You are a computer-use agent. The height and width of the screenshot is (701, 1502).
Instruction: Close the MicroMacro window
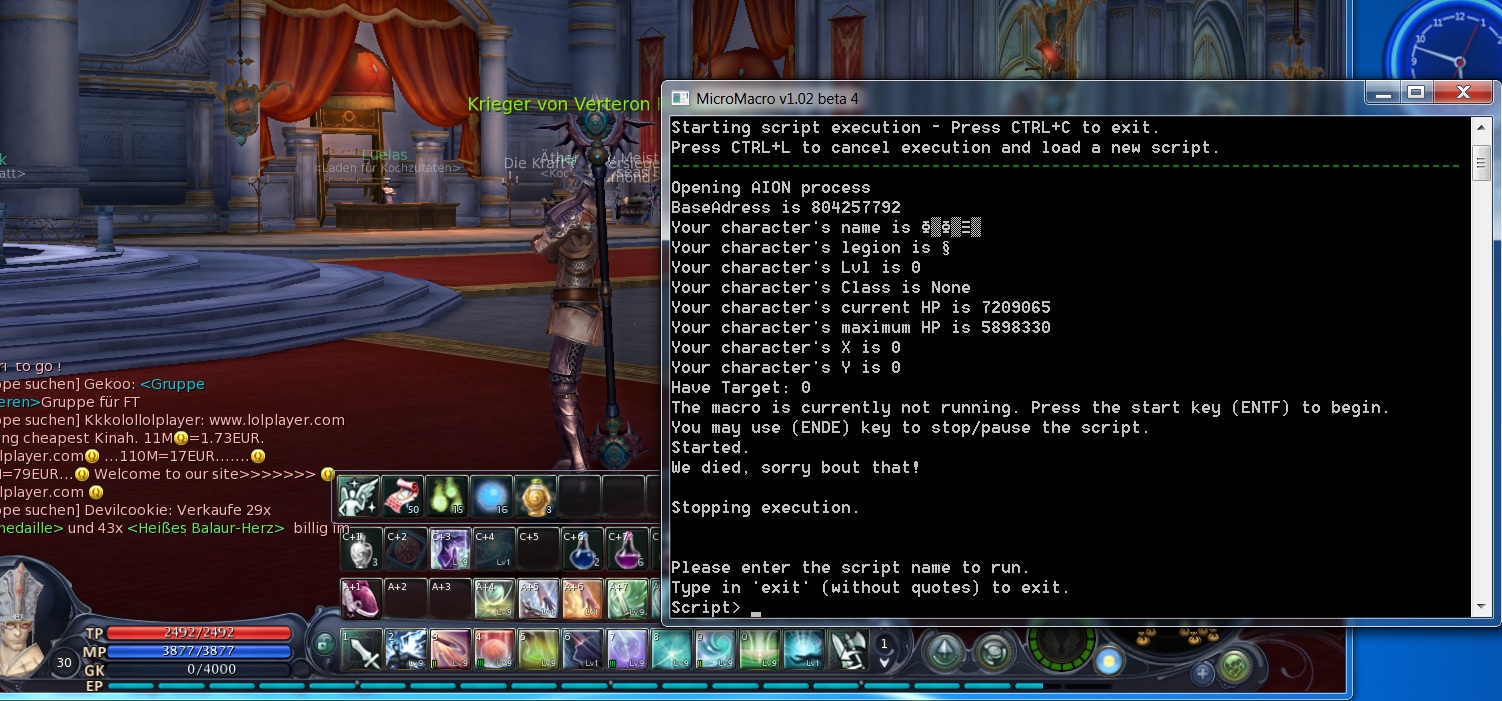point(1462,93)
